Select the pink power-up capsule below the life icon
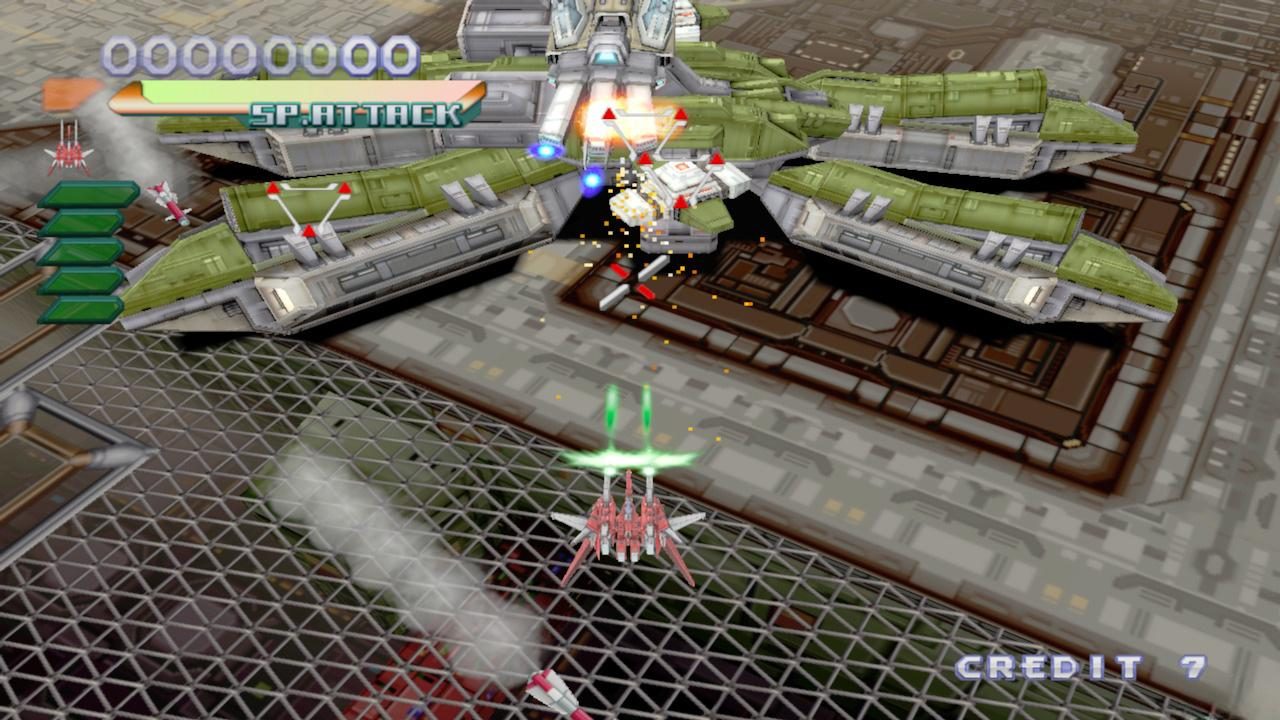 point(166,200)
